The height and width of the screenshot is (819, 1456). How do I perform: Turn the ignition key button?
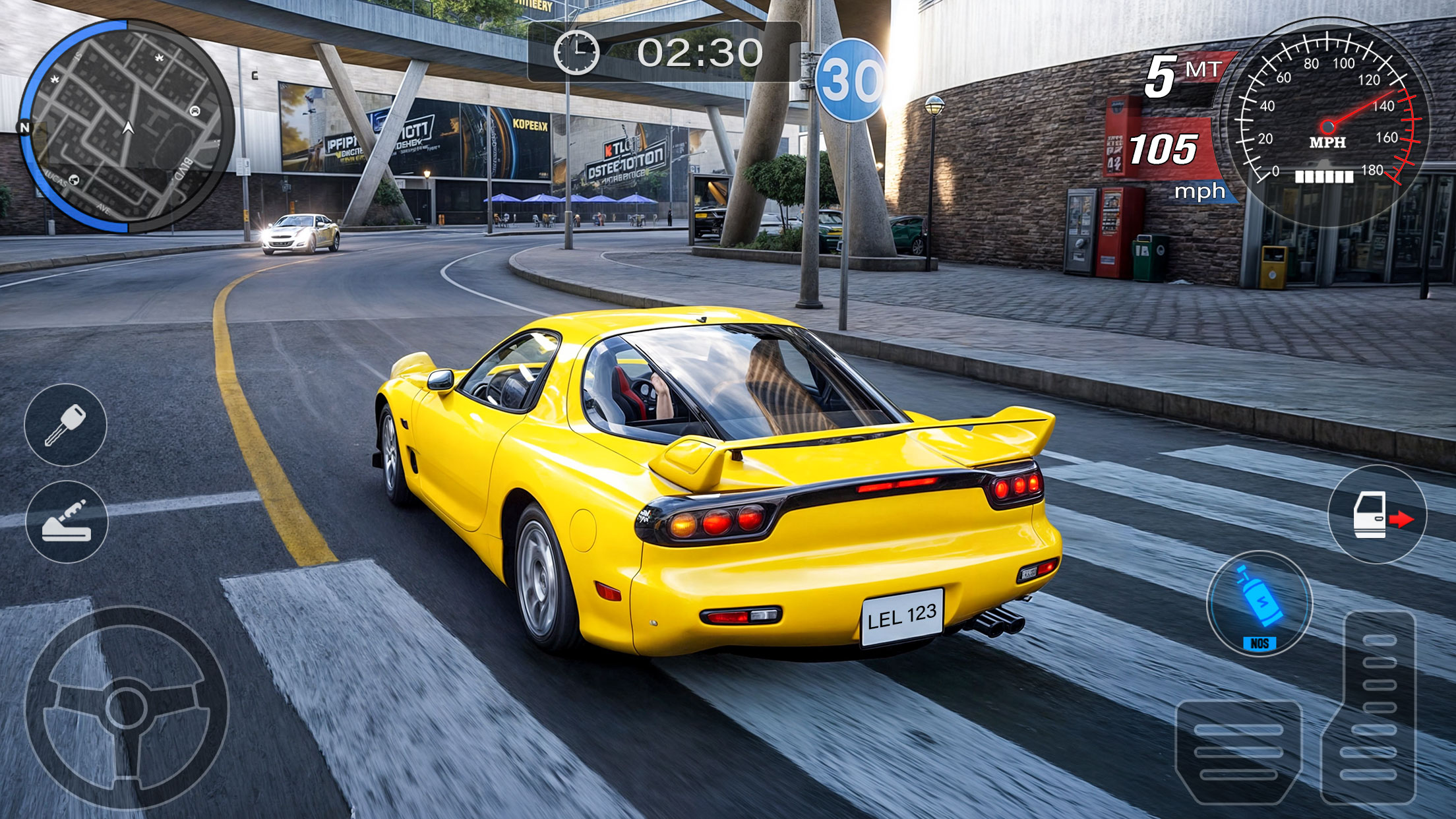click(65, 425)
